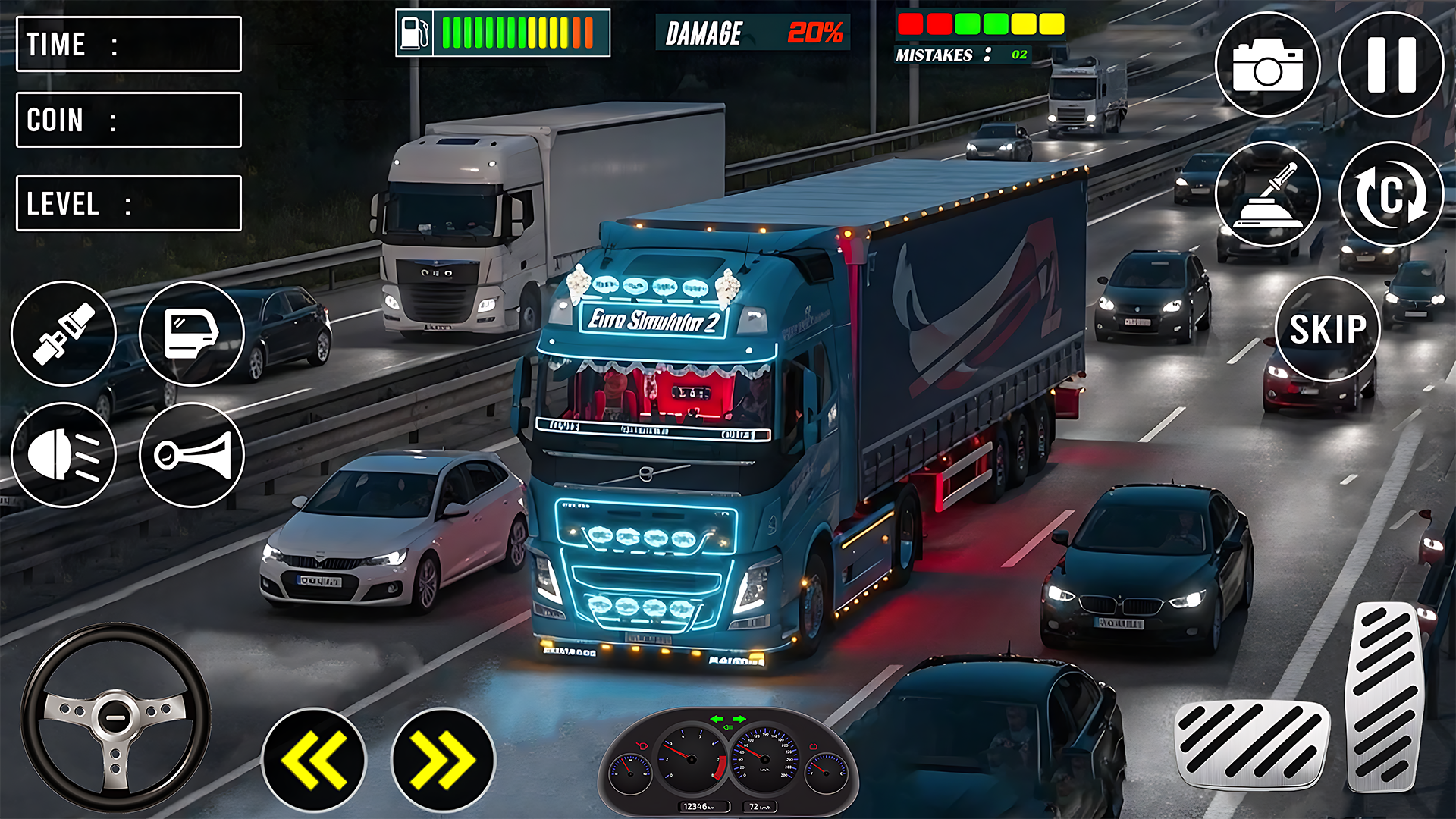Open the truck door icon
Image resolution: width=1456 pixels, height=819 pixels.
[192, 334]
